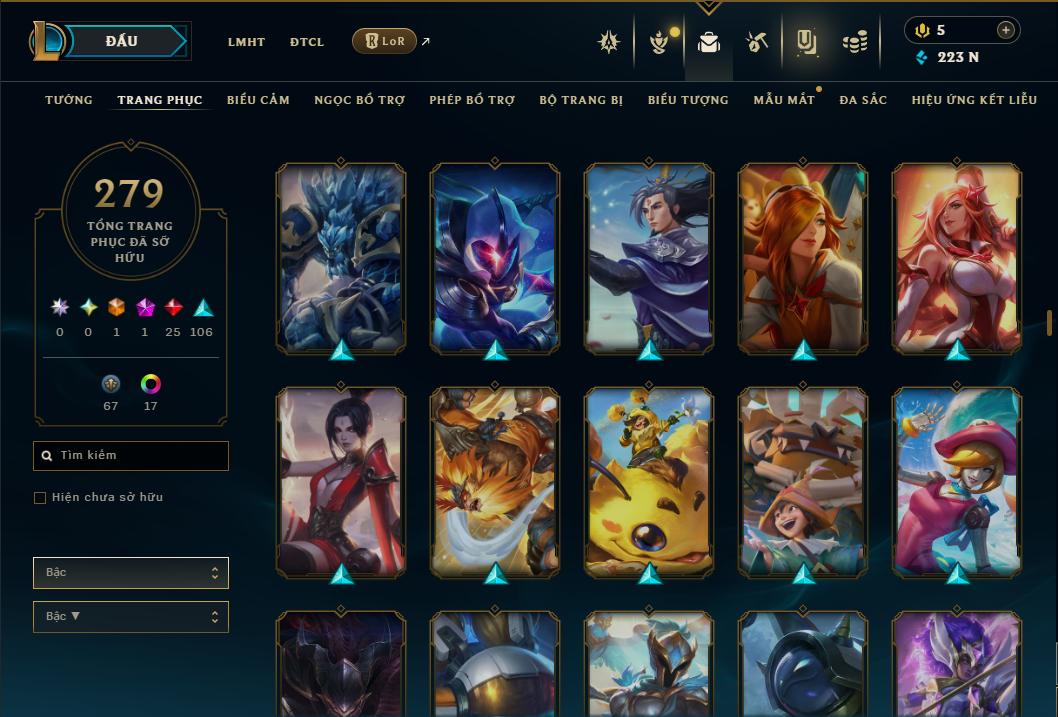Switch to the LMHT game tab
This screenshot has width=1058, height=717.
click(246, 42)
